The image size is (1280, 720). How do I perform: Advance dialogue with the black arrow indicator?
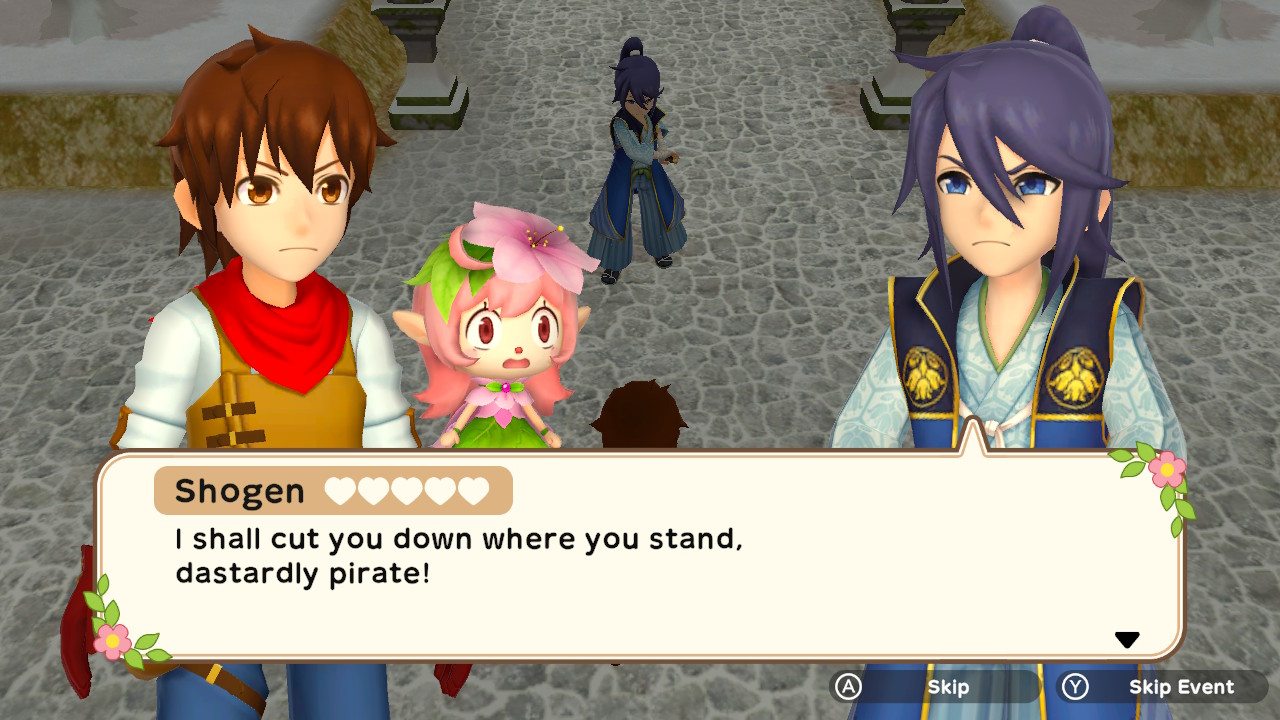[x=1127, y=640]
